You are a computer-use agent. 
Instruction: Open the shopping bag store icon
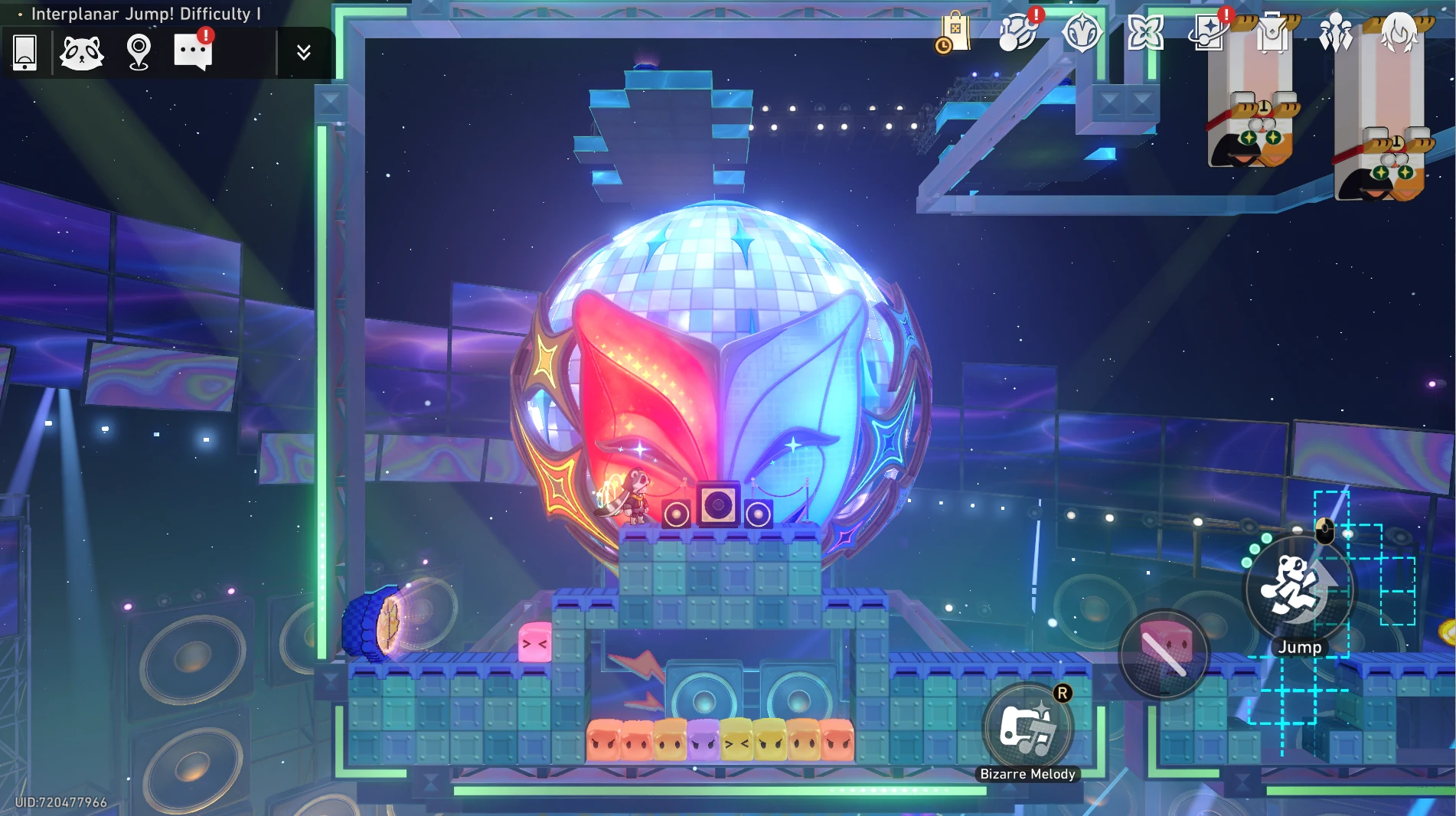tap(955, 33)
